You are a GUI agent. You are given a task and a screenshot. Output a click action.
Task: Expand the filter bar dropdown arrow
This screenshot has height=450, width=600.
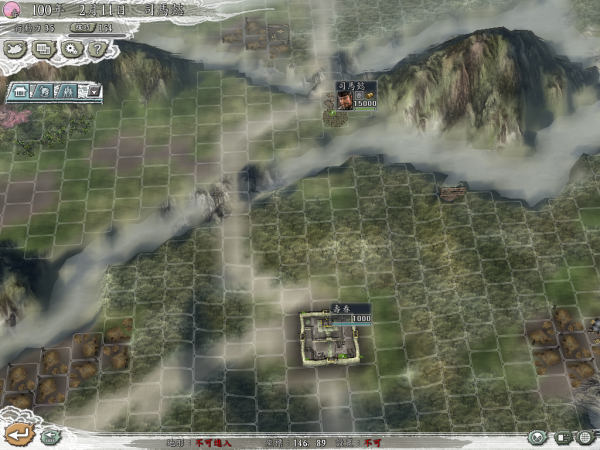pos(93,91)
